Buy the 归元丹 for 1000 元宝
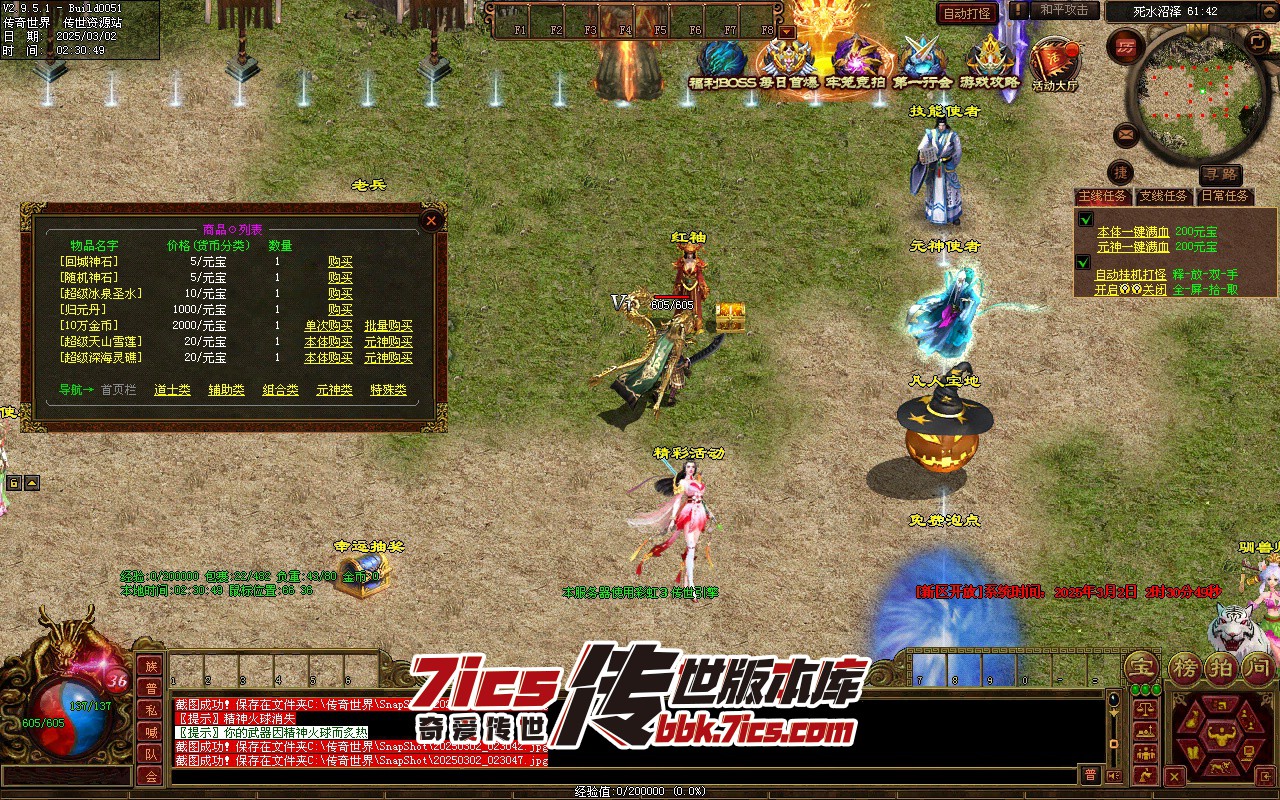The width and height of the screenshot is (1280, 800). [340, 310]
